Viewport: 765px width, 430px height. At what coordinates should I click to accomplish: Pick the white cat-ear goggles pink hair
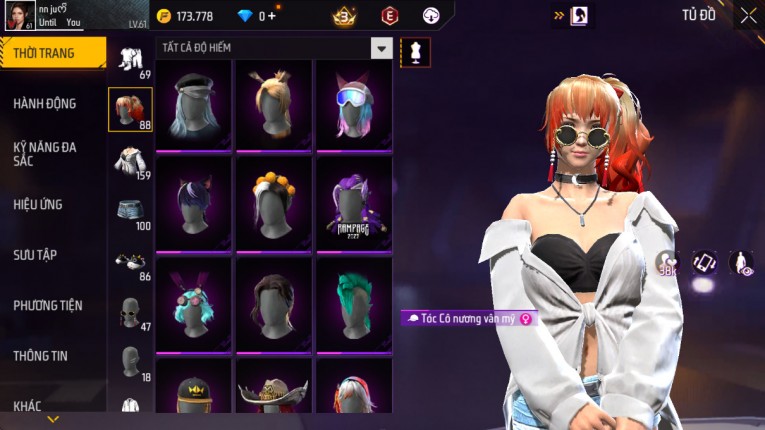[x=354, y=104]
